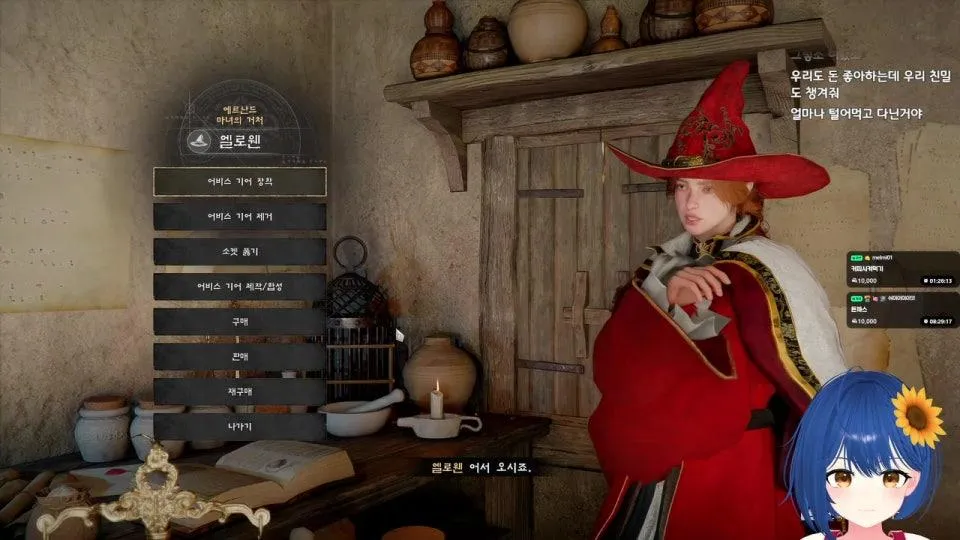This screenshot has width=960, height=540.
Task: Exit the shop with 나가기
Action: tap(240, 427)
